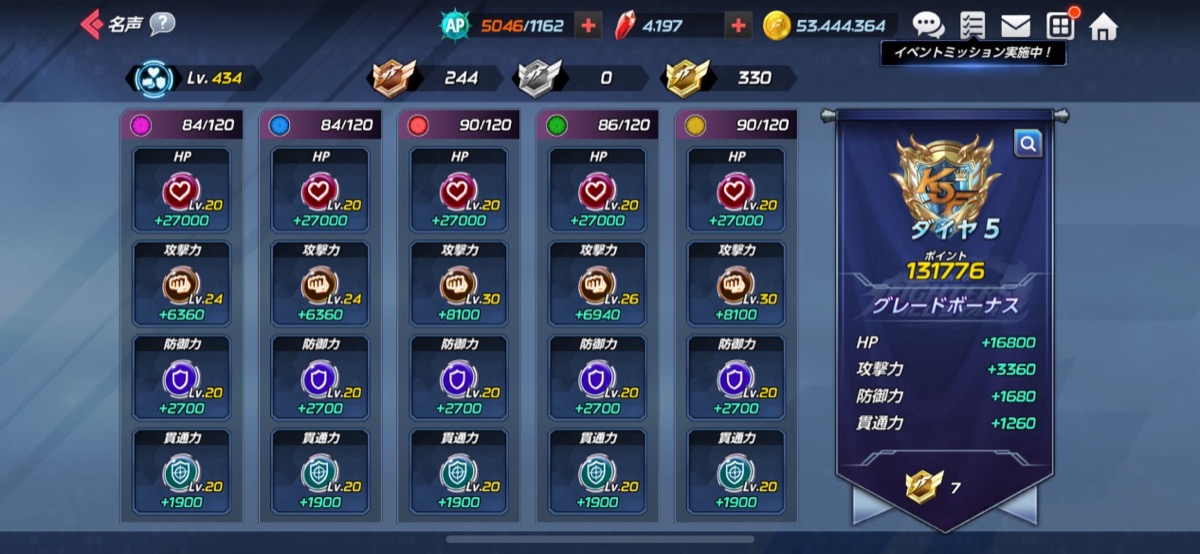This screenshot has height=554, width=1200.
Task: Inspect rank details with magnifier button
Action: point(1027,145)
